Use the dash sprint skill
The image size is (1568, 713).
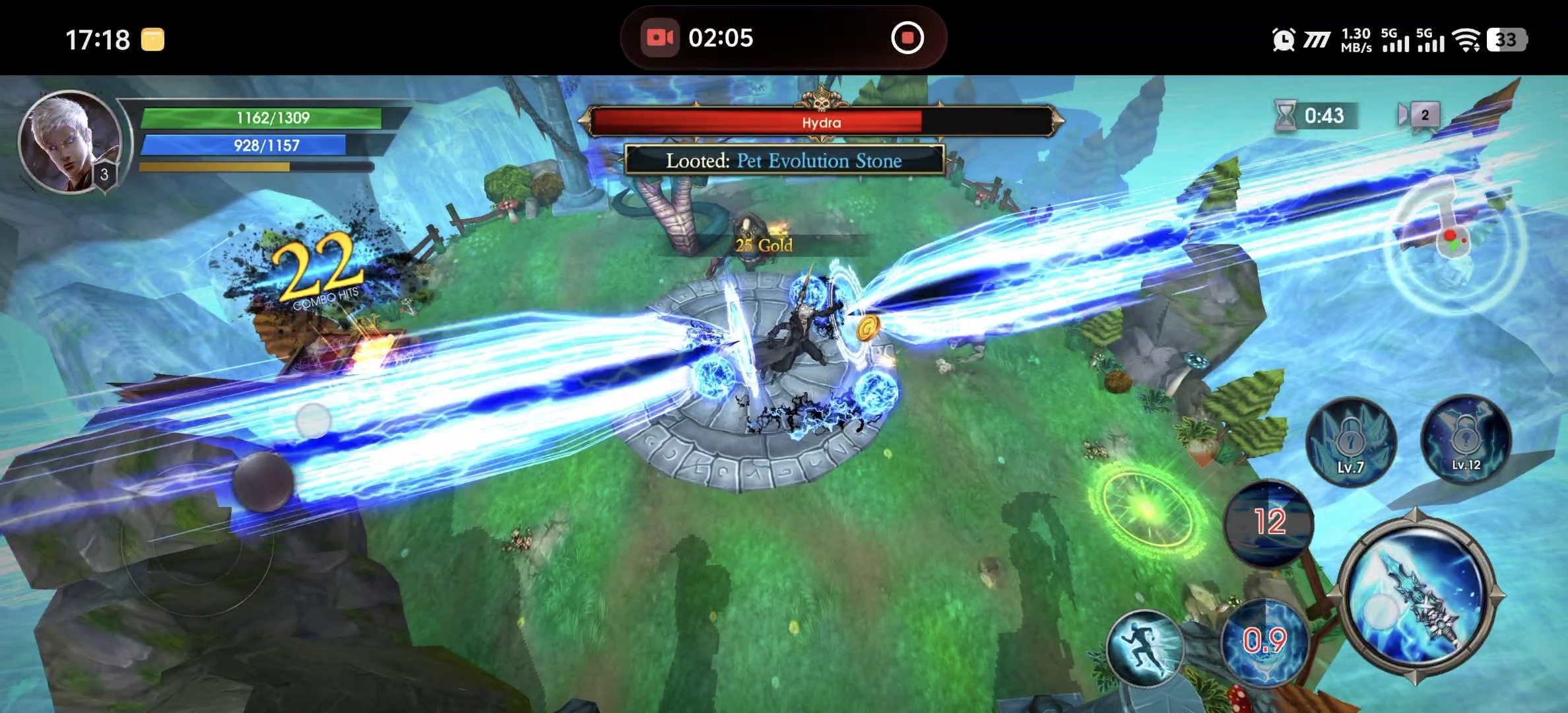[1145, 648]
